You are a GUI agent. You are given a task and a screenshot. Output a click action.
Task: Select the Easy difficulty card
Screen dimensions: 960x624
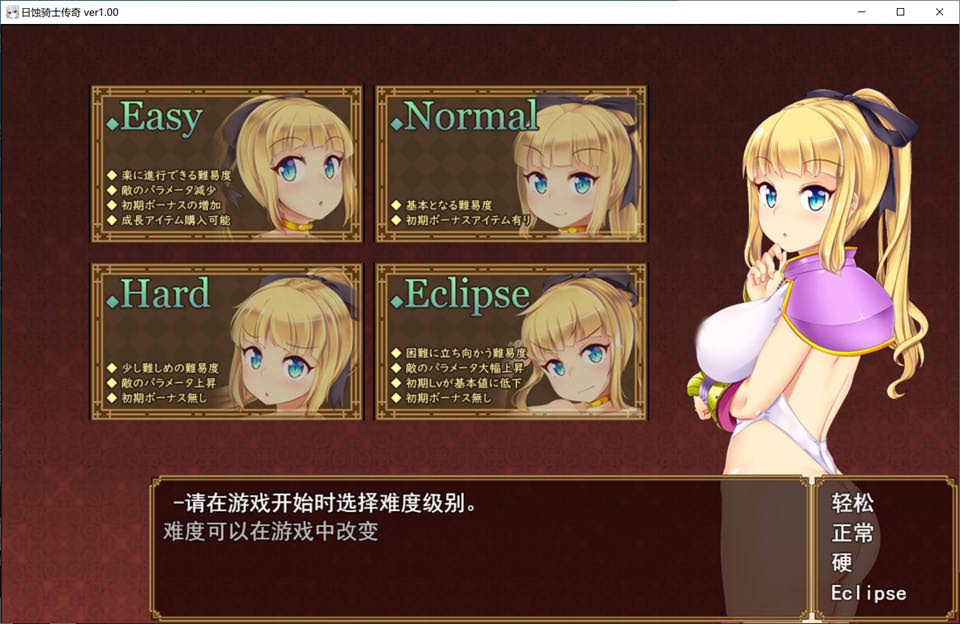225,163
